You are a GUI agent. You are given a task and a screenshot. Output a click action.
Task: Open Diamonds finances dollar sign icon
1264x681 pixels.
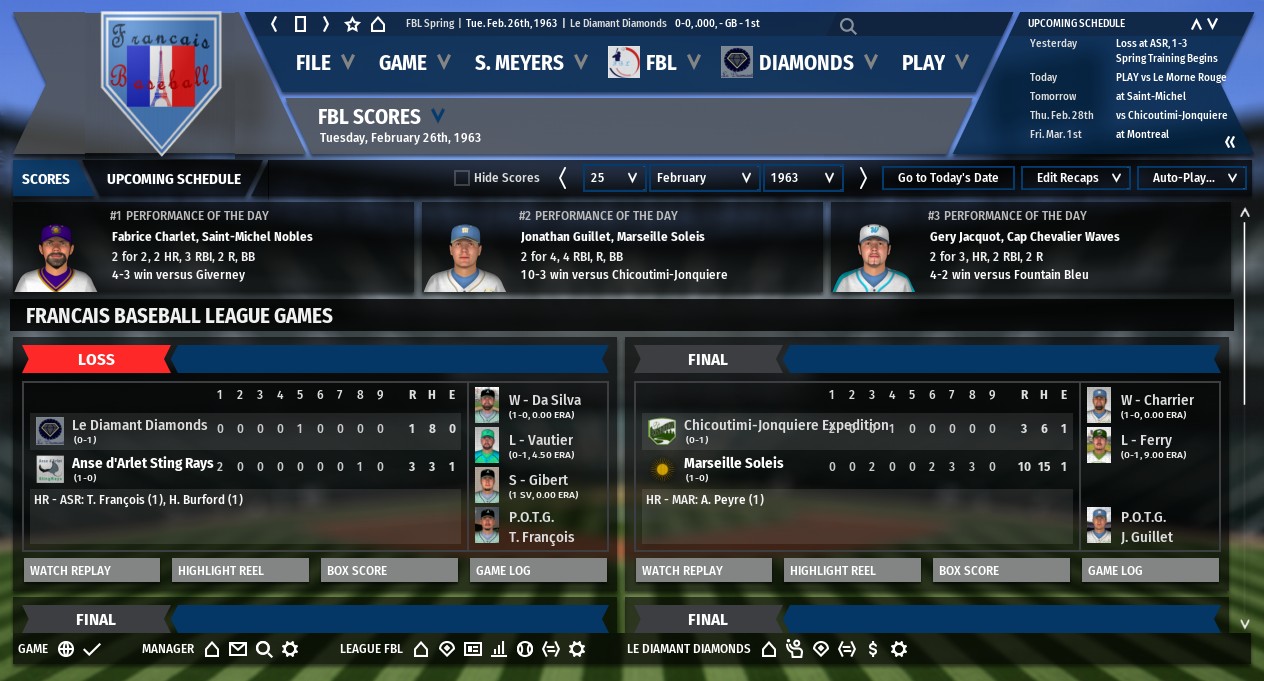[x=873, y=649]
